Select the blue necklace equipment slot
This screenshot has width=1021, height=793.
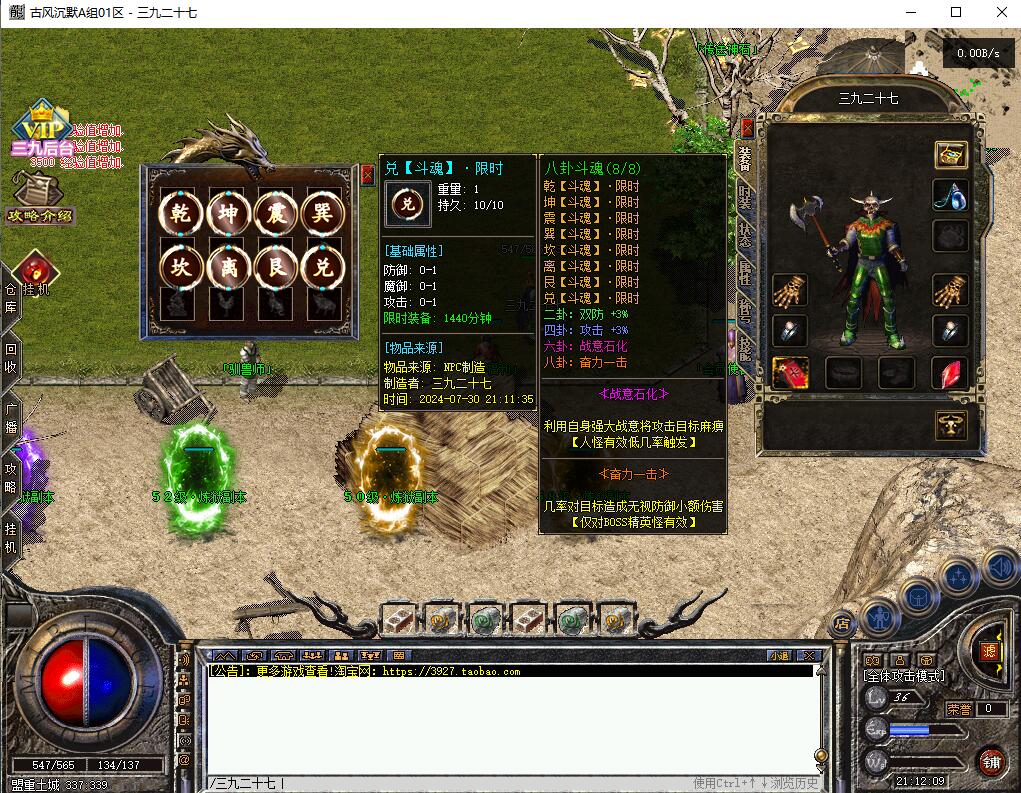pos(950,195)
